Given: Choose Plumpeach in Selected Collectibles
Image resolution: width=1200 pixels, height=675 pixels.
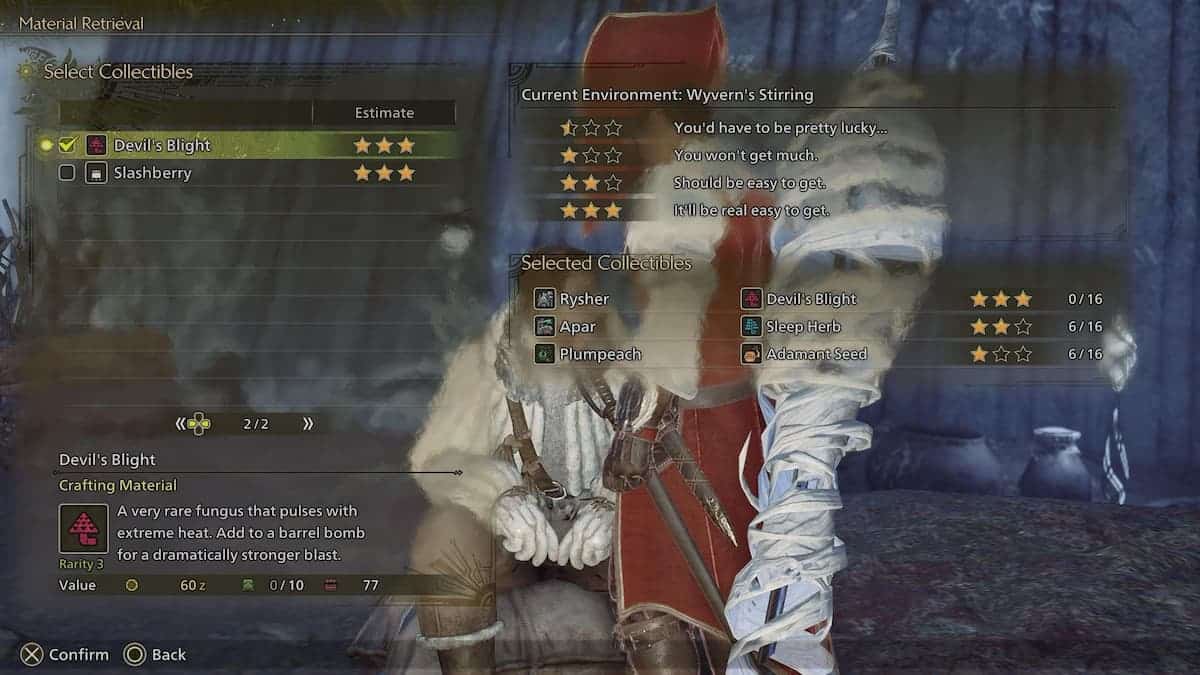Looking at the screenshot, I should (600, 354).
